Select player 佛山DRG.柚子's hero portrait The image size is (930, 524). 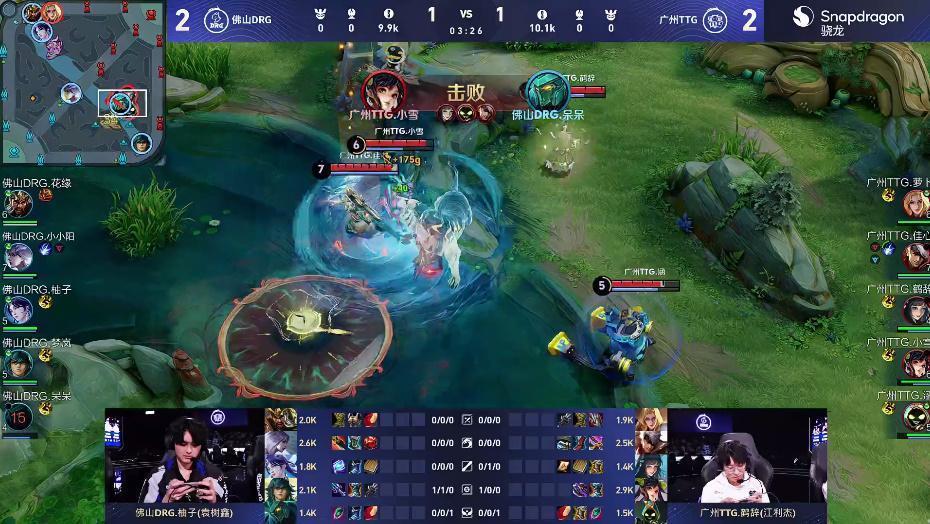click(x=19, y=309)
